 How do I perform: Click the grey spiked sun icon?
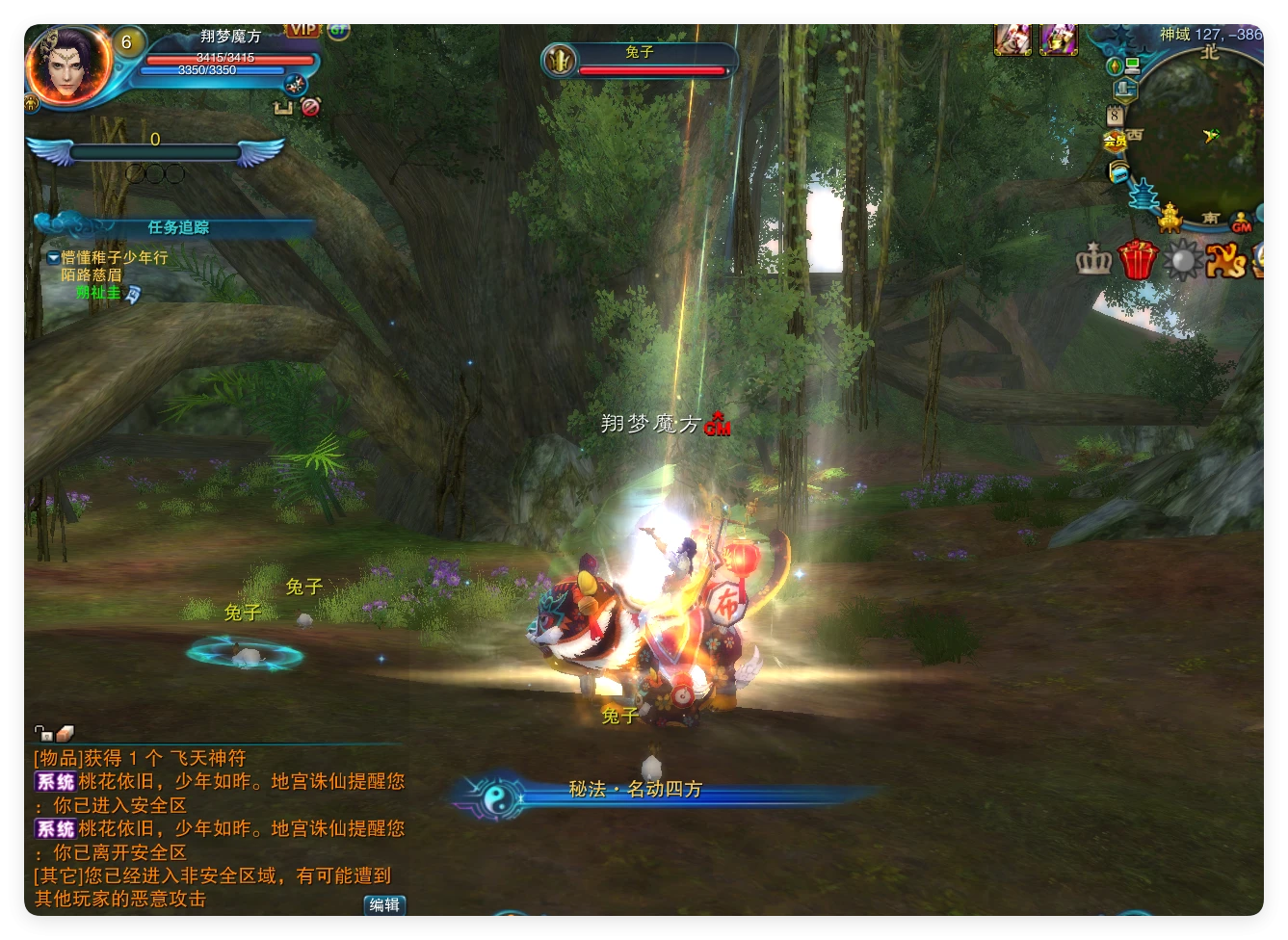[1182, 259]
